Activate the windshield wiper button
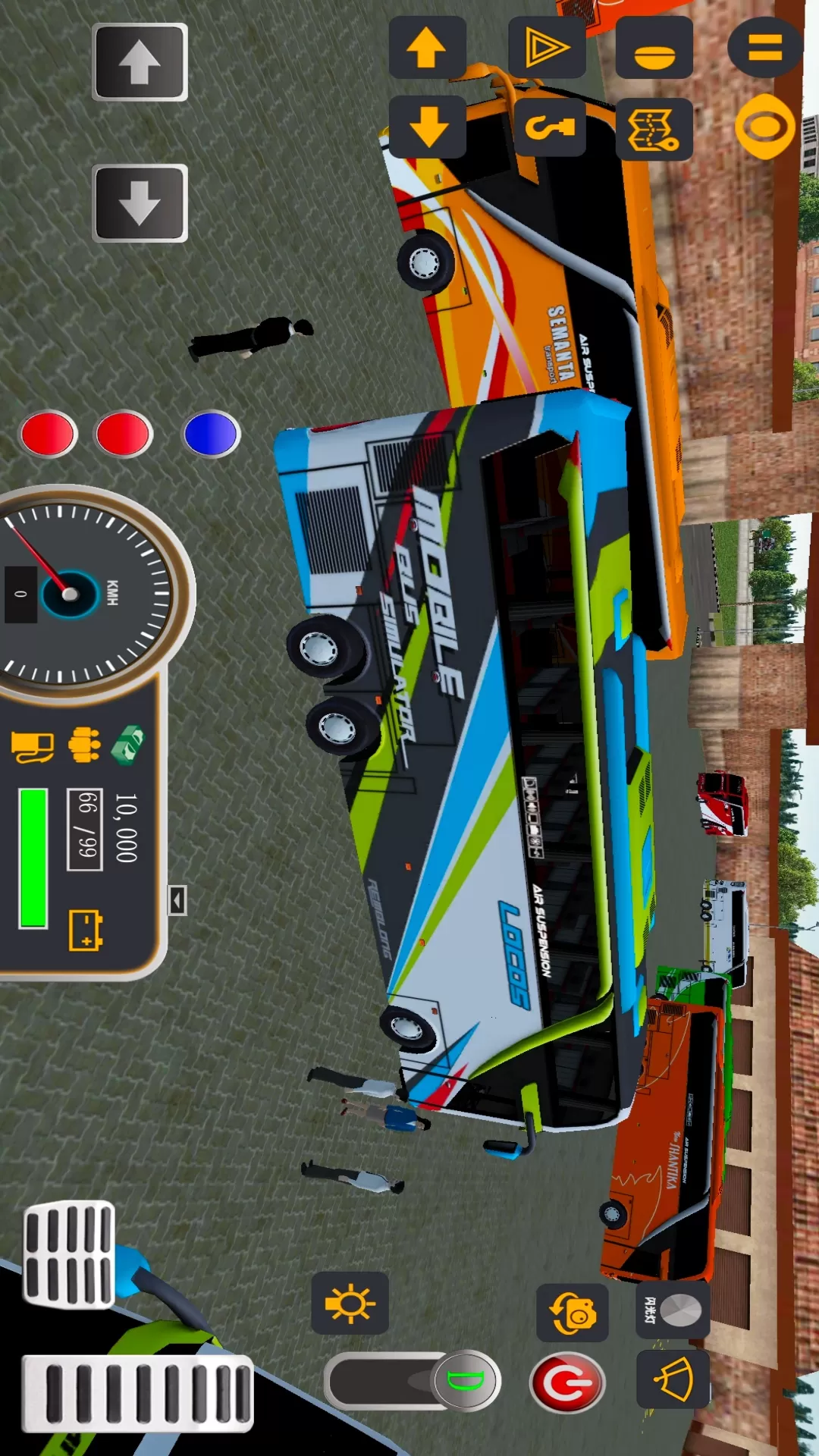The width and height of the screenshot is (819, 1456). click(x=673, y=1379)
